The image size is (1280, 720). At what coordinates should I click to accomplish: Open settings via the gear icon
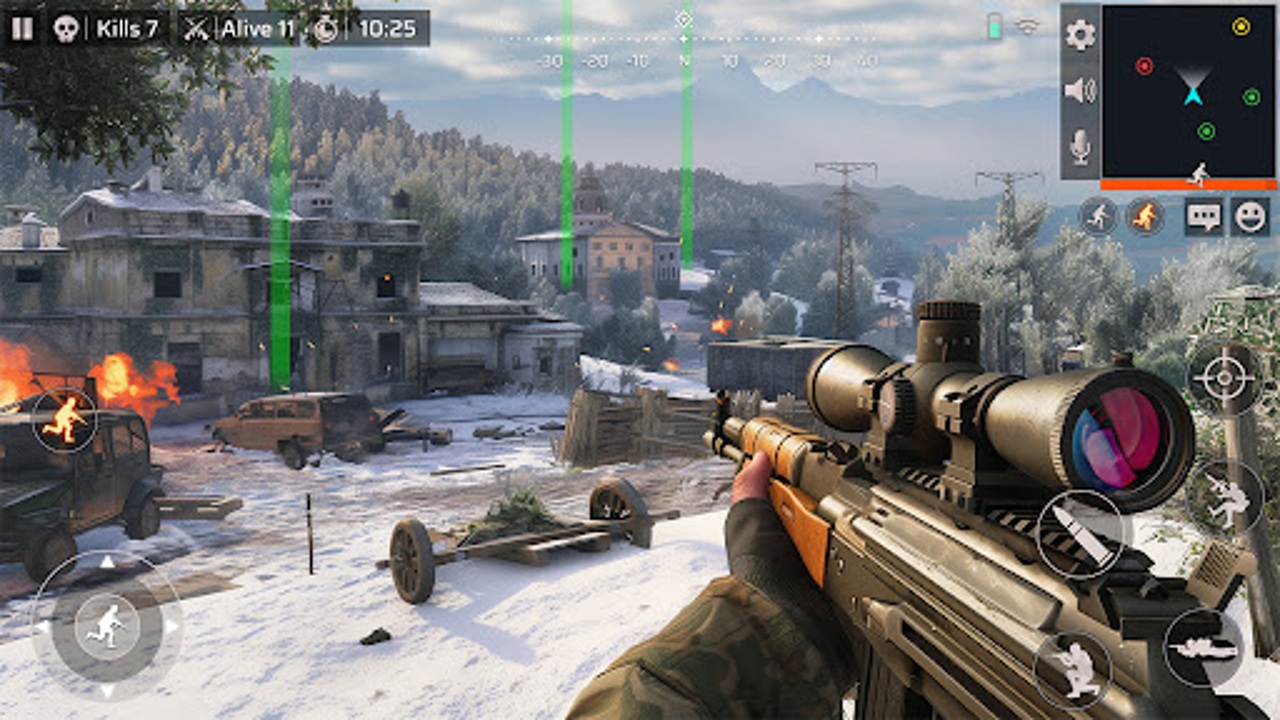click(1080, 35)
